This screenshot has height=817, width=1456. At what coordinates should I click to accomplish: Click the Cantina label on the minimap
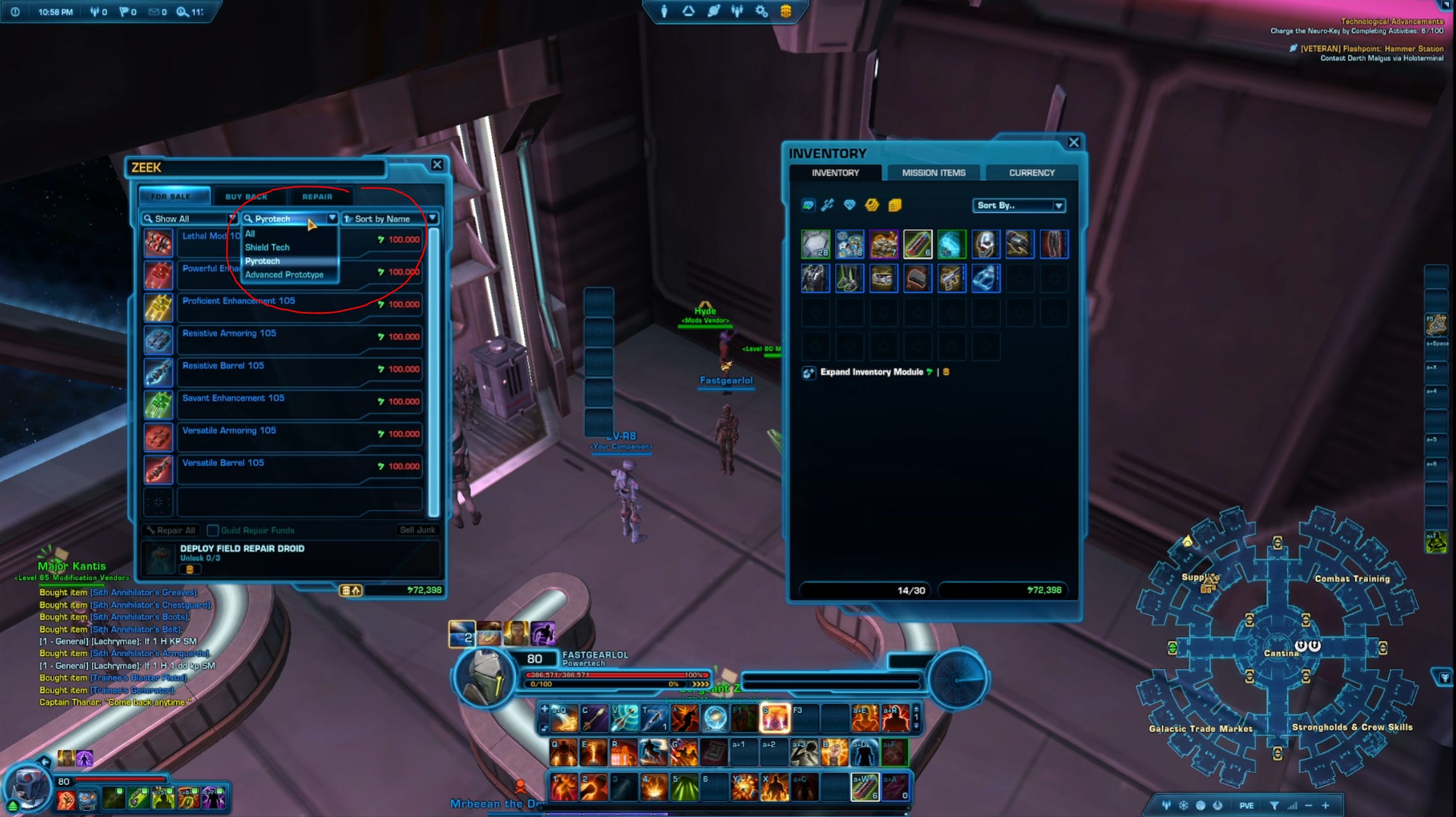pos(1281,653)
